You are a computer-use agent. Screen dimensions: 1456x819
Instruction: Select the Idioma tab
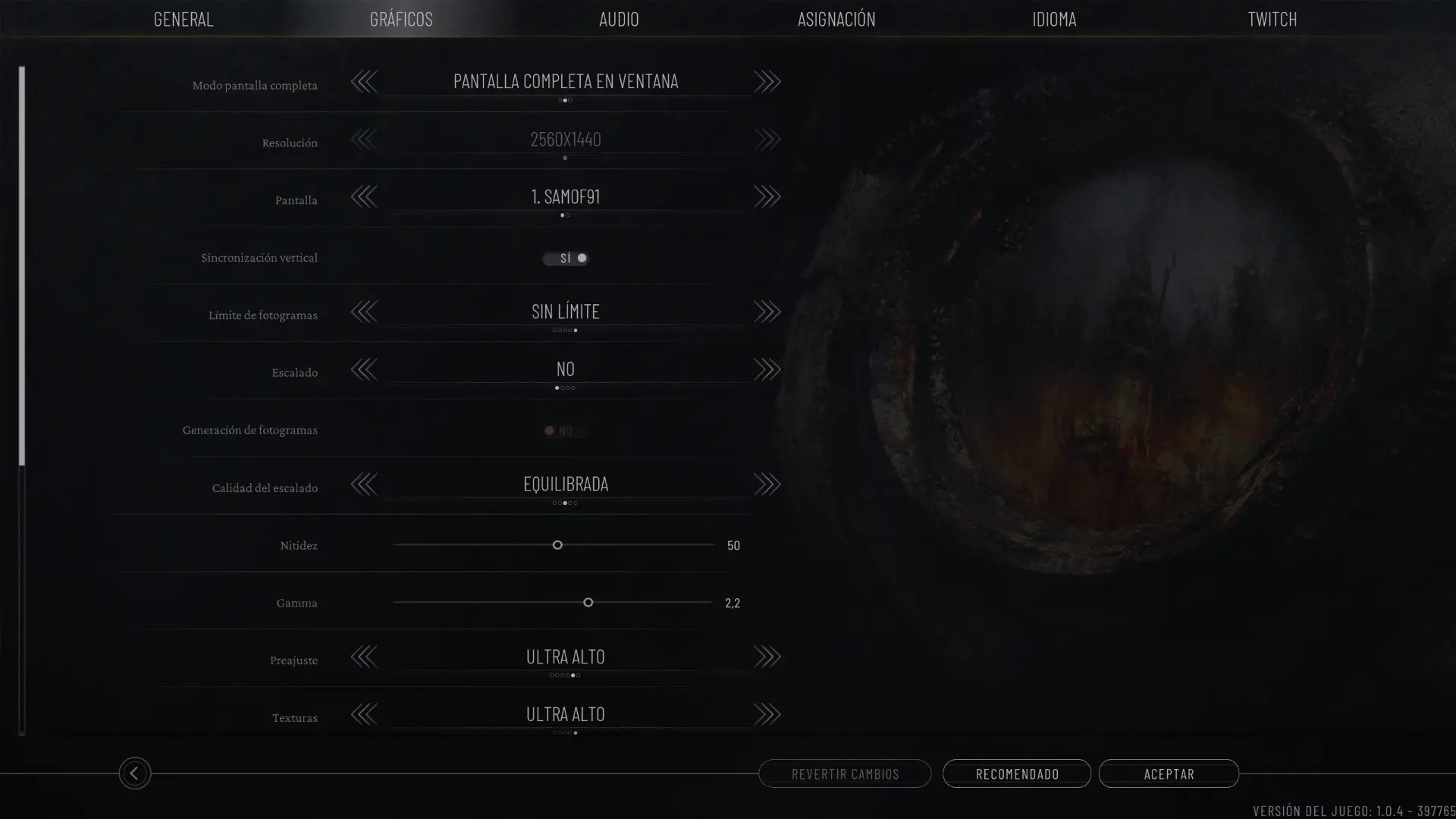[1054, 19]
